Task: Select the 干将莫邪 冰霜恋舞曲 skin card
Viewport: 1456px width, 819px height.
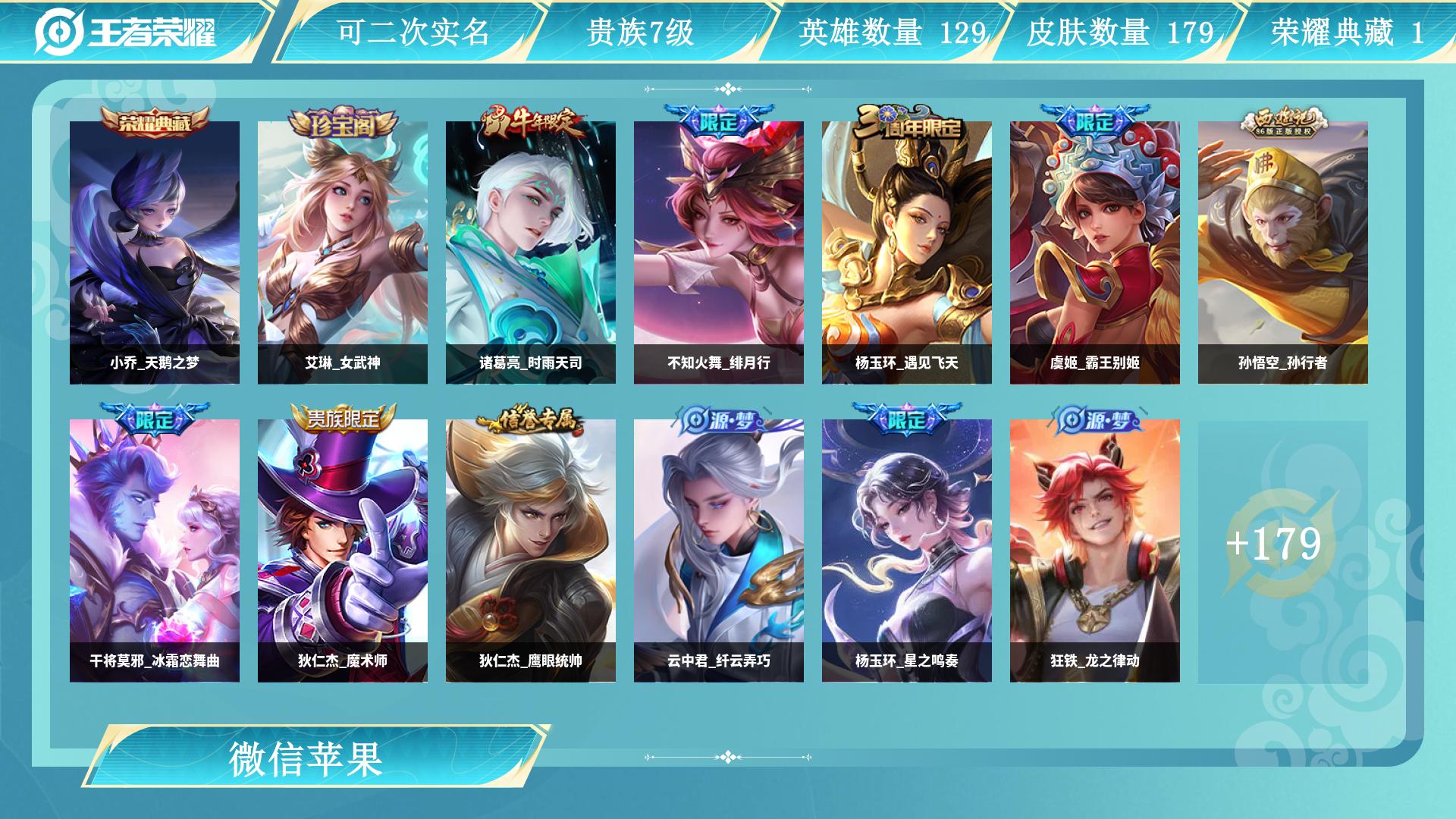Action: 155,551
